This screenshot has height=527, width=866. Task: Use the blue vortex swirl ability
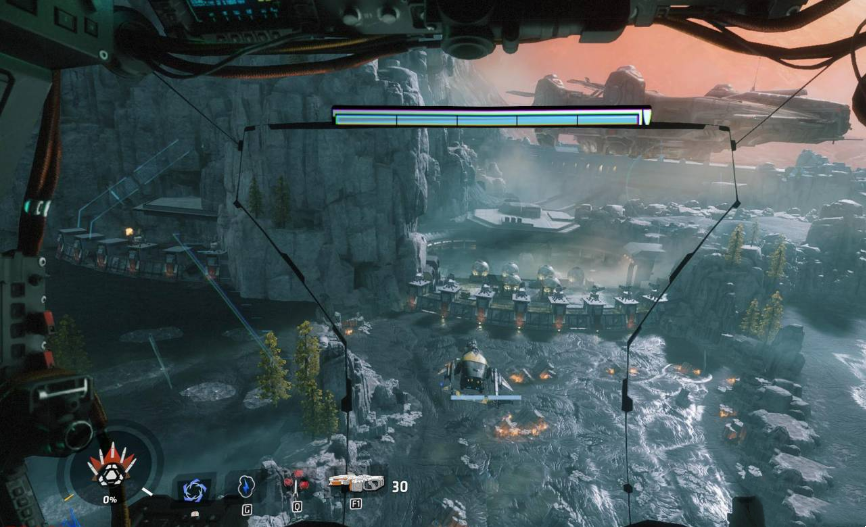(193, 489)
